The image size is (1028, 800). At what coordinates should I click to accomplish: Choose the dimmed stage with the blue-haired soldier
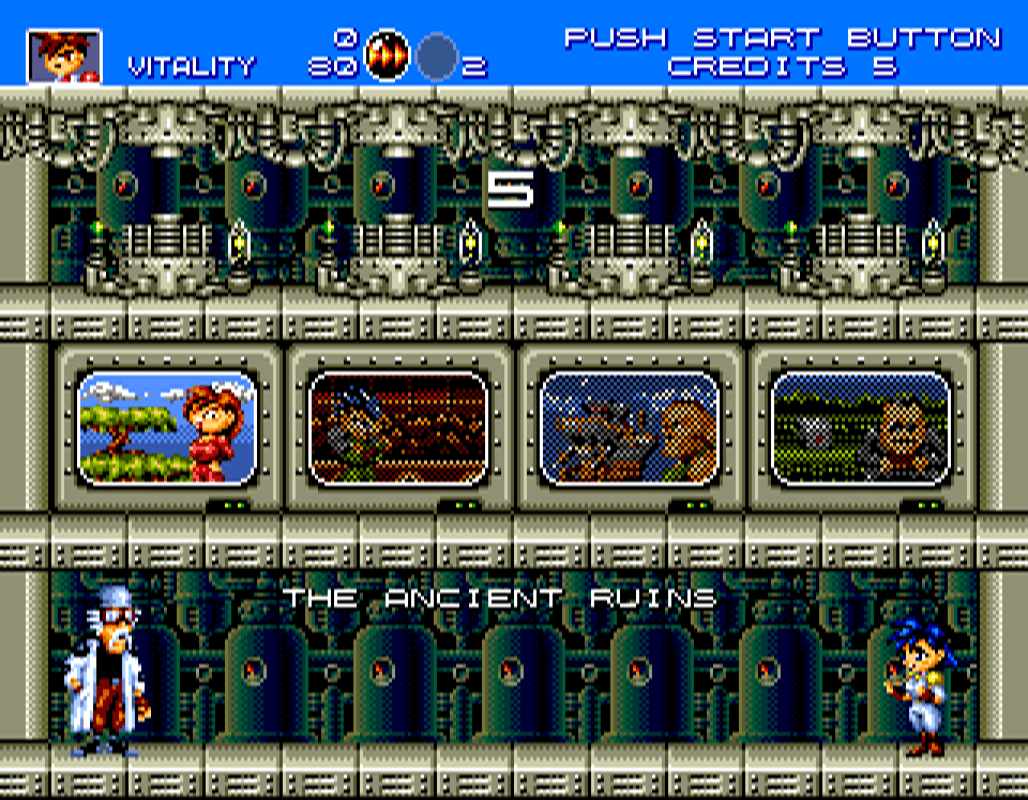point(398,428)
